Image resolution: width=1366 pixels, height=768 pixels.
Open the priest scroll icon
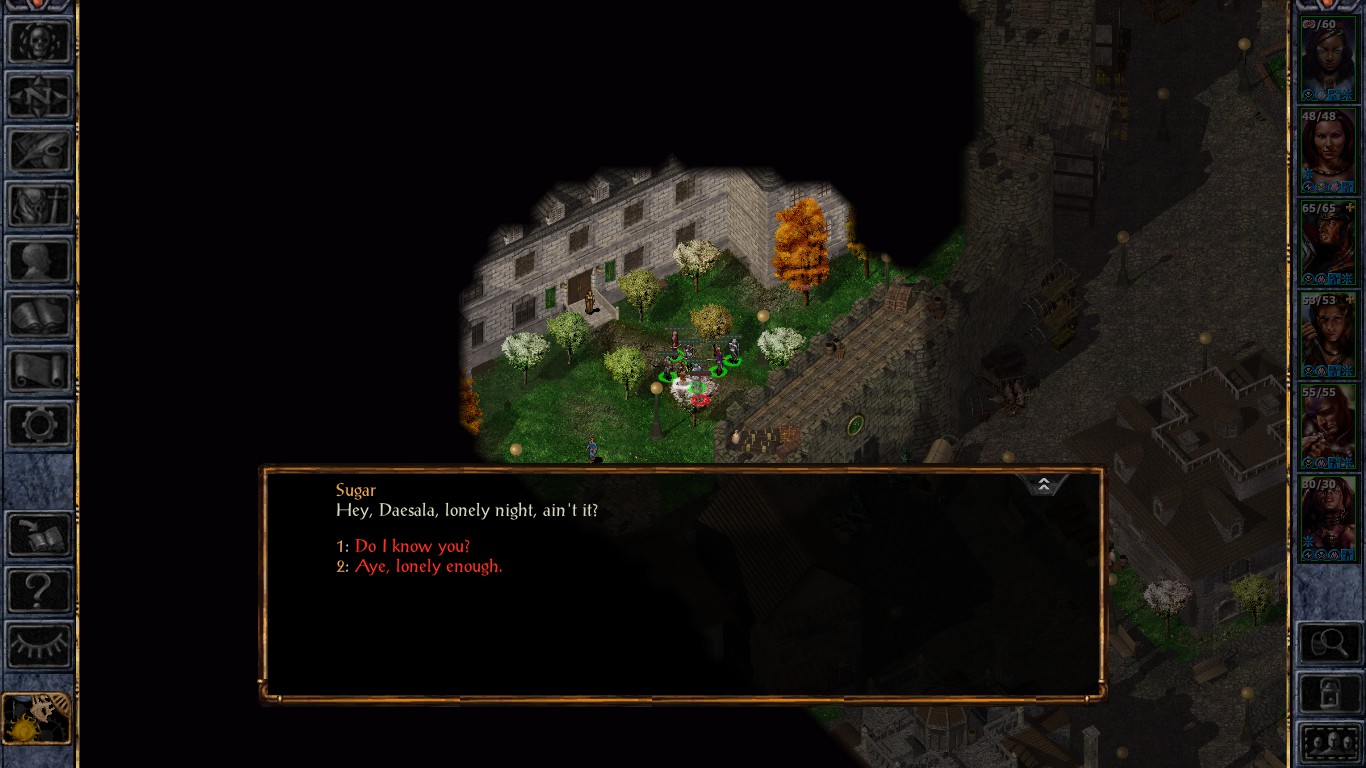pyautogui.click(x=40, y=370)
